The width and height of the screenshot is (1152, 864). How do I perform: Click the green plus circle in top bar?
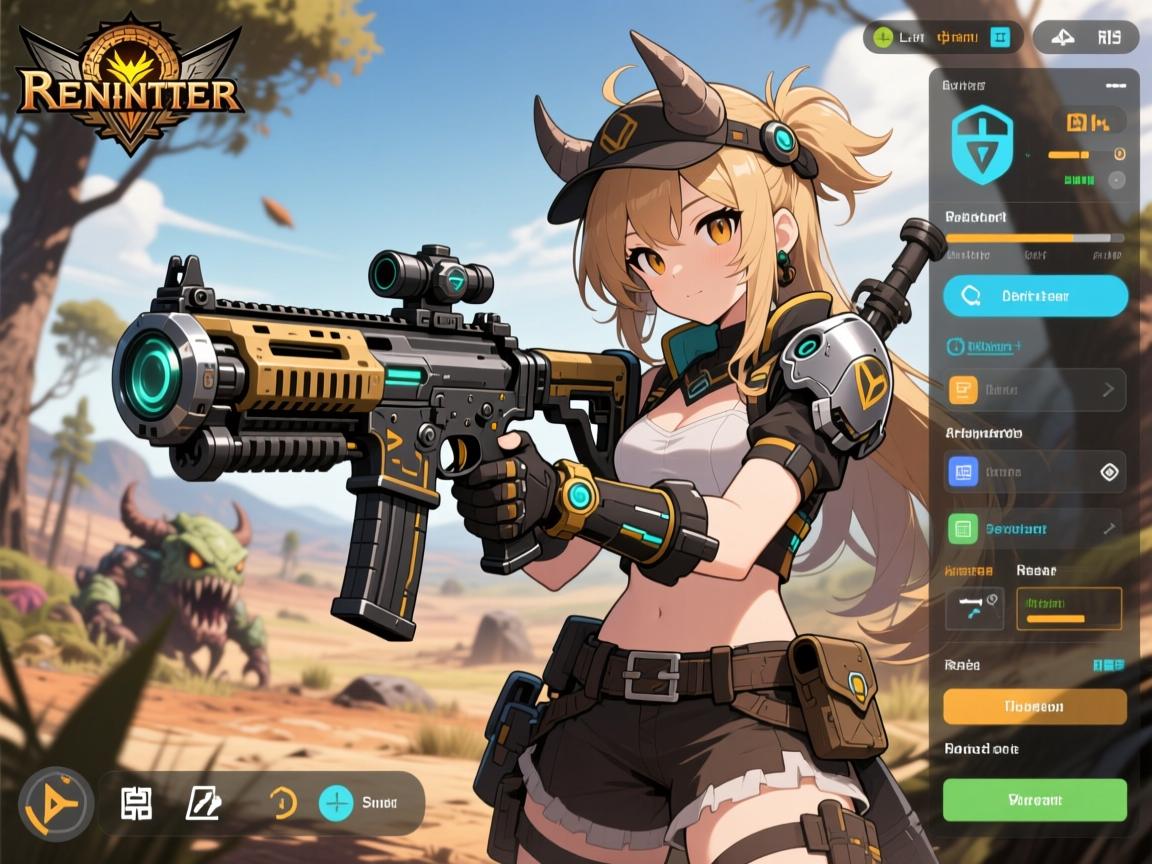click(883, 38)
